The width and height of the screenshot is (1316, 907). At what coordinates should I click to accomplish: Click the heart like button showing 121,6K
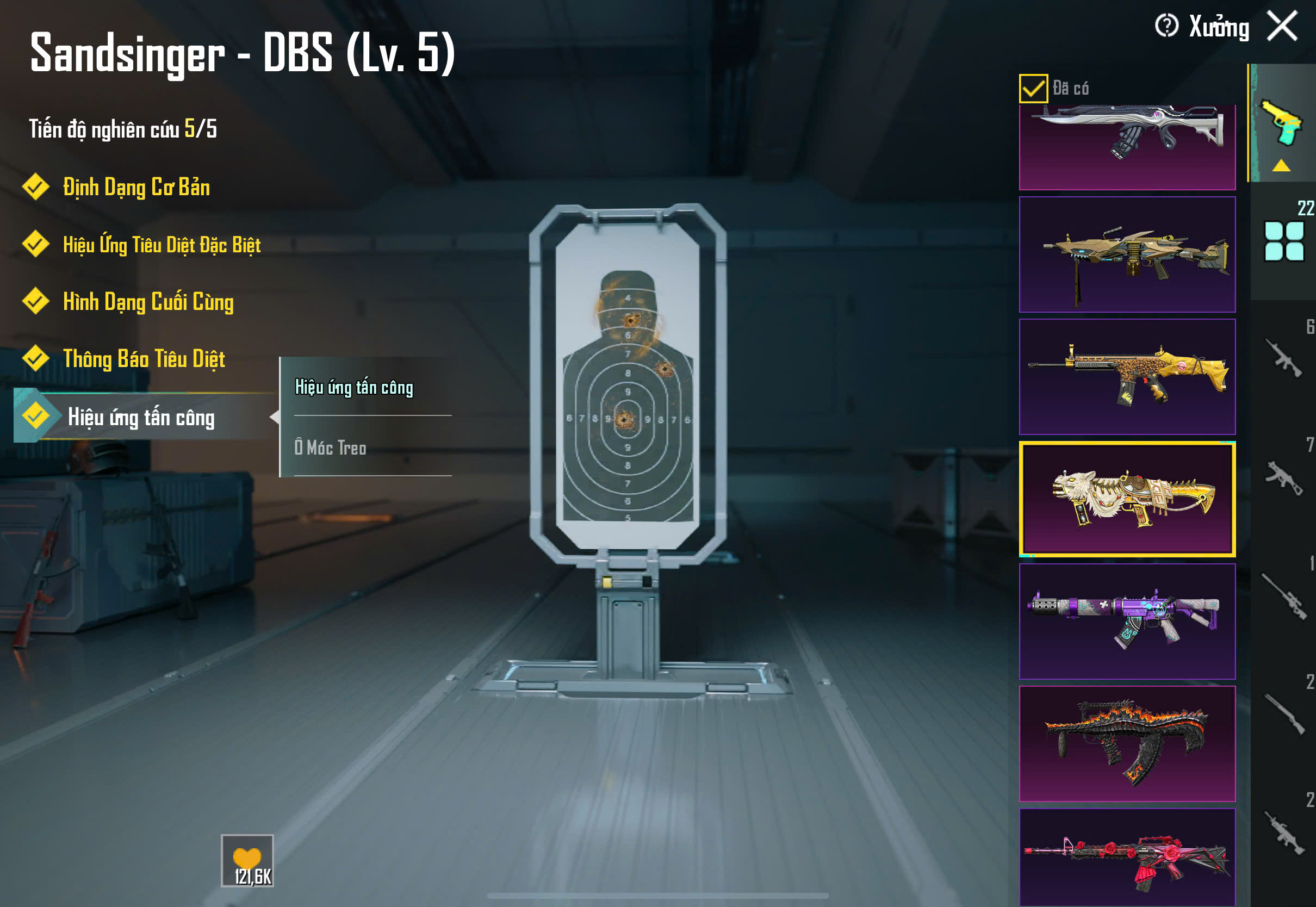point(247,860)
